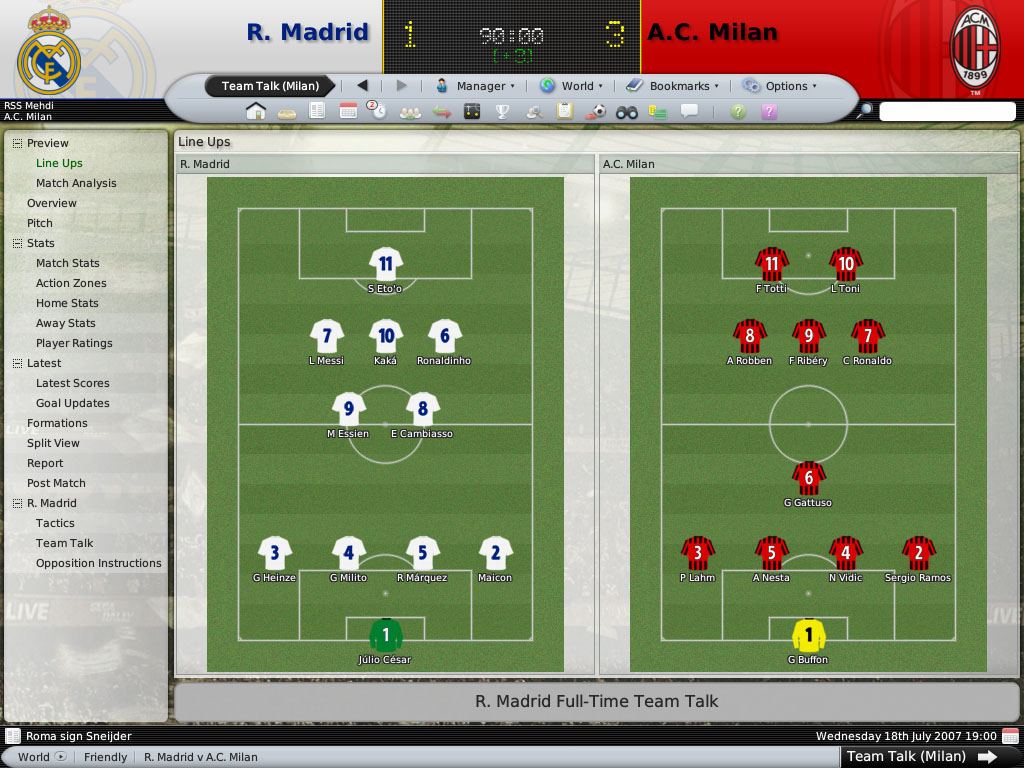Open Opposition Instructions
The width and height of the screenshot is (1024, 768).
(x=98, y=563)
